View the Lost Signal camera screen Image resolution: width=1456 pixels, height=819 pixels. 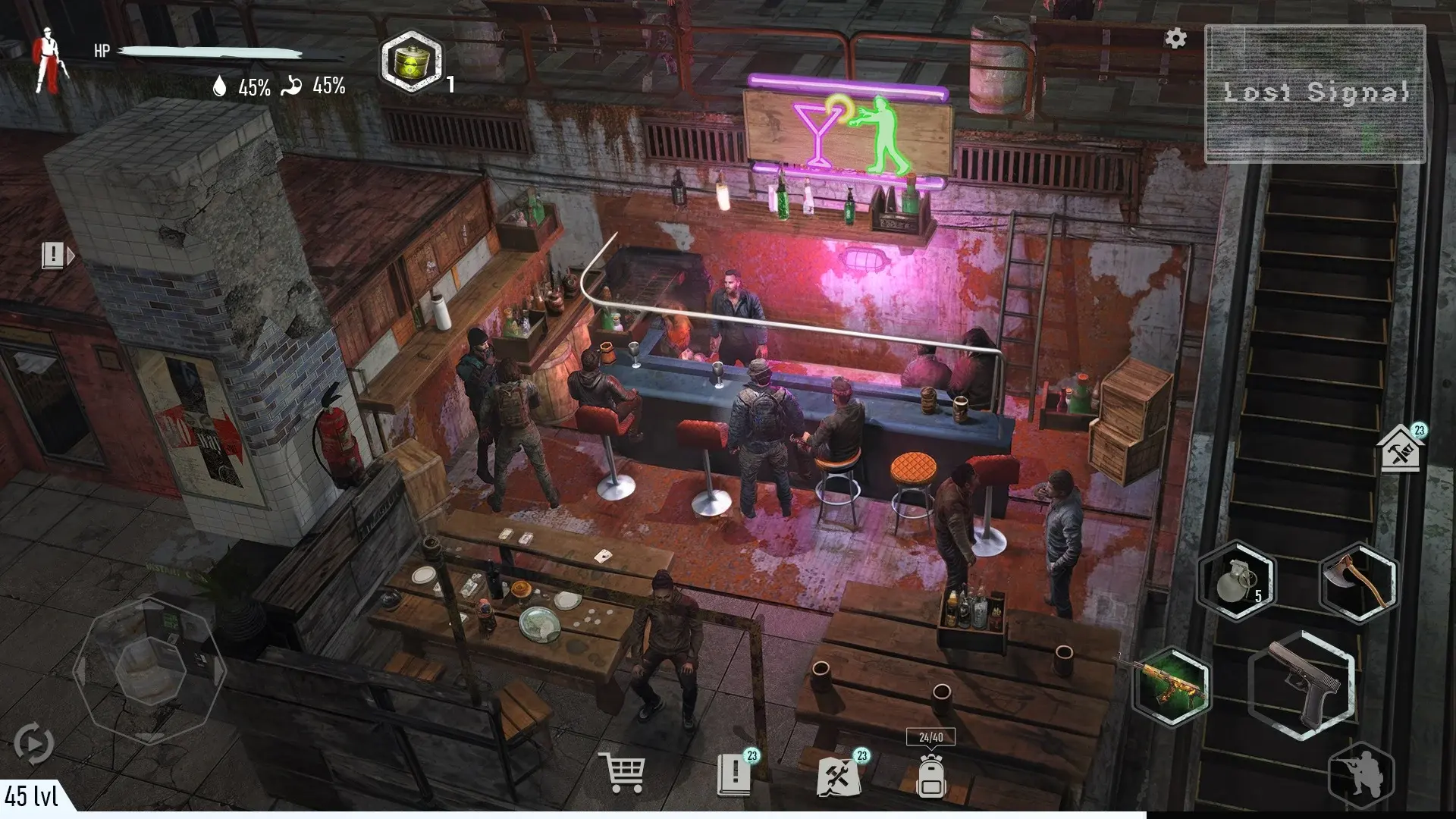click(1317, 95)
